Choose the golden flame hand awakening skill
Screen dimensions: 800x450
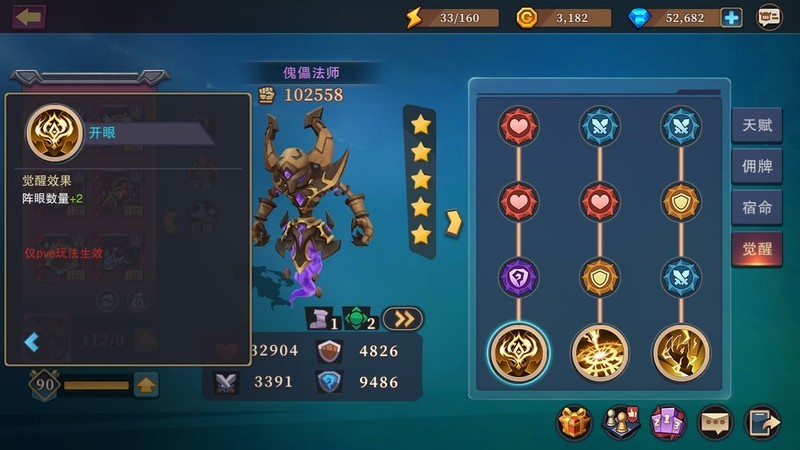682,352
